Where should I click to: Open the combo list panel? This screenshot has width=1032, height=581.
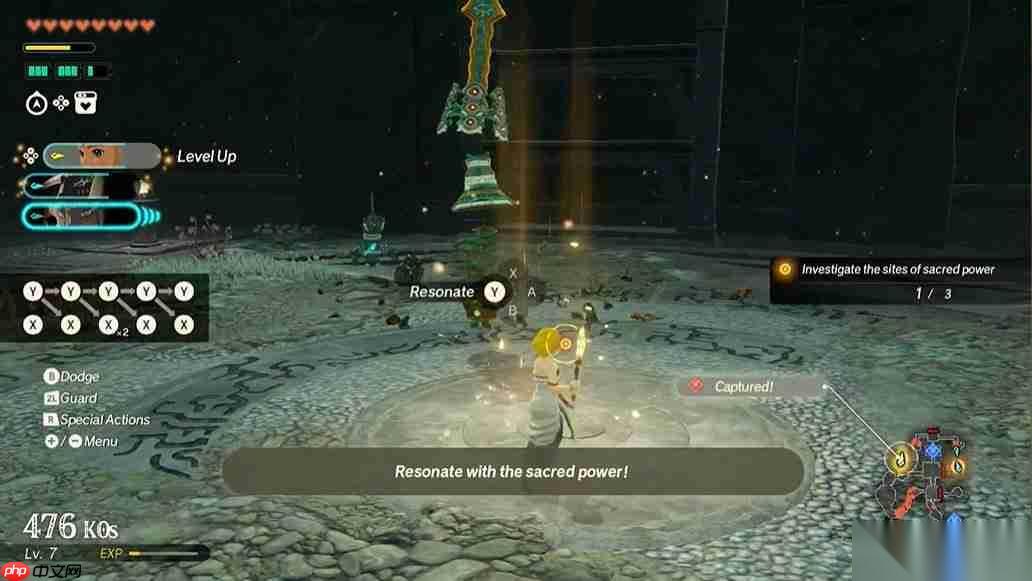108,308
